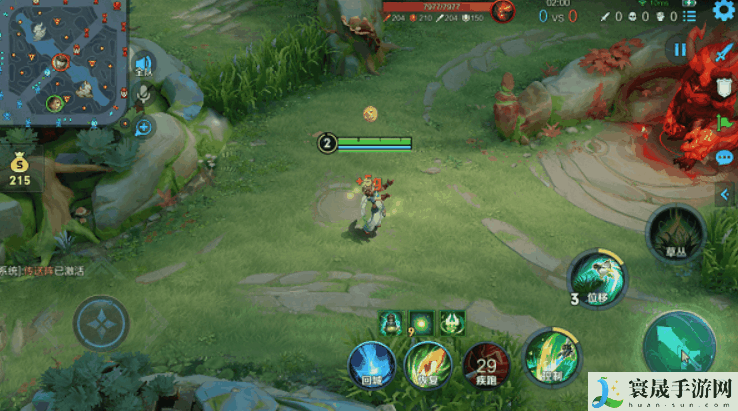The width and height of the screenshot is (738, 411).
Task: Expand the side panel arrow
Action: 725,195
